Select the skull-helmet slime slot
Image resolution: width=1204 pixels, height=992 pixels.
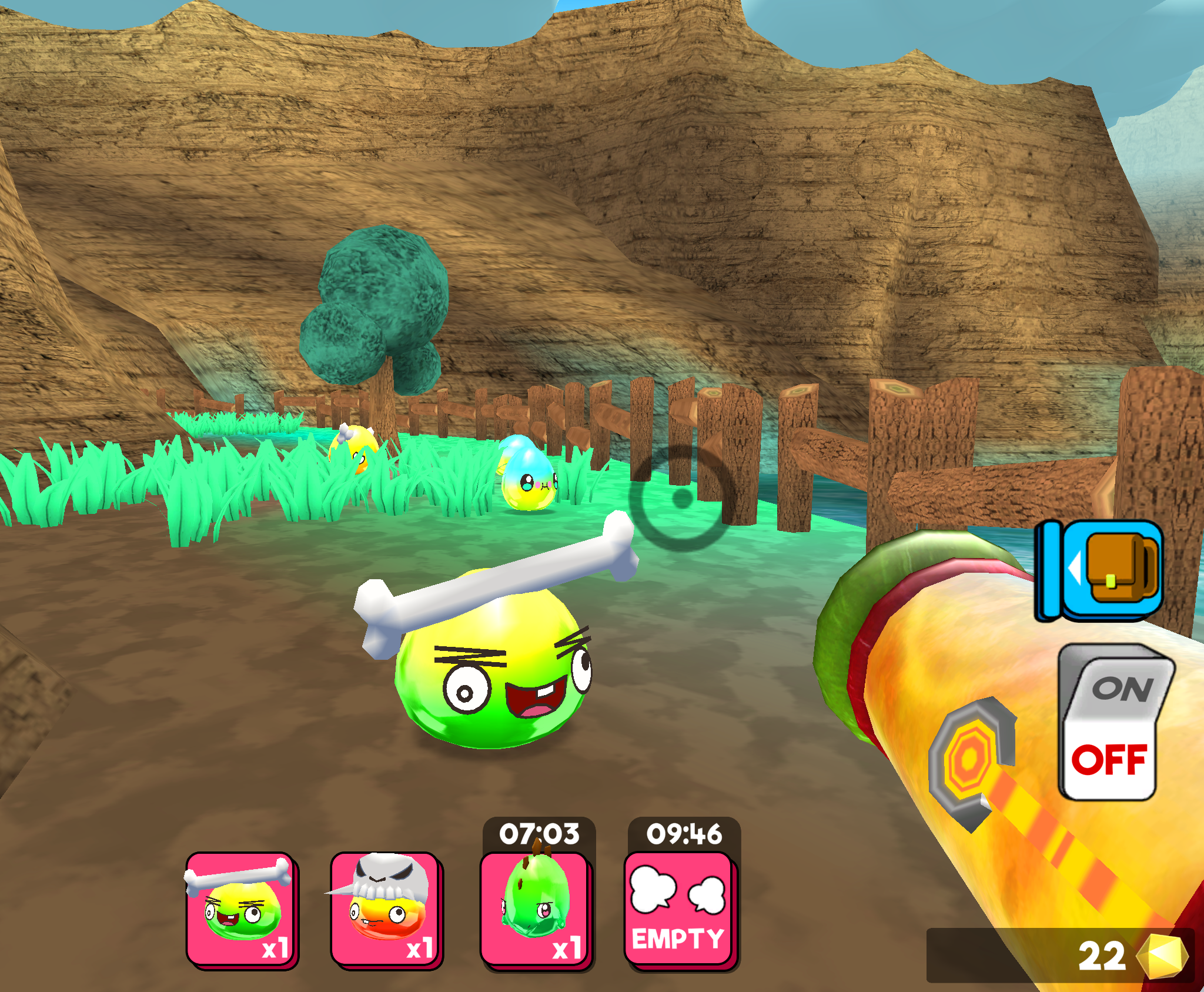click(385, 906)
